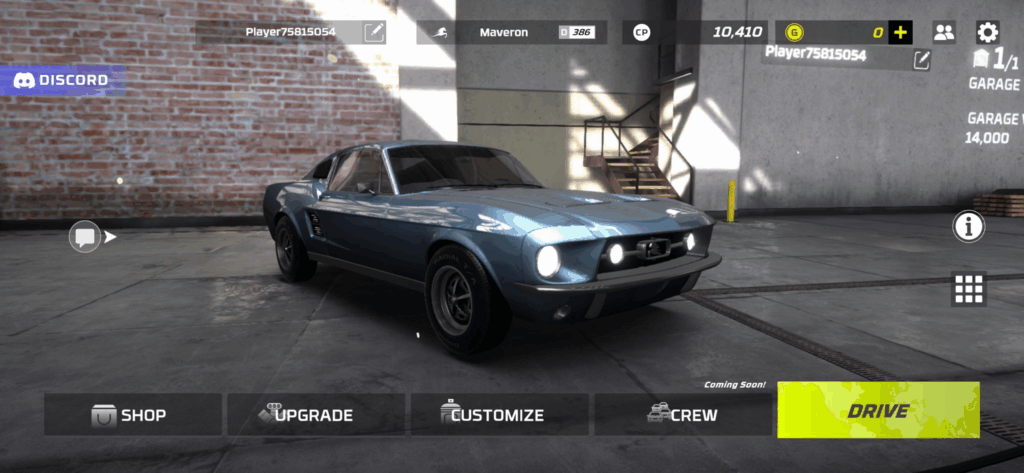Open the Settings gear
This screenshot has width=1024, height=473.
click(x=987, y=32)
